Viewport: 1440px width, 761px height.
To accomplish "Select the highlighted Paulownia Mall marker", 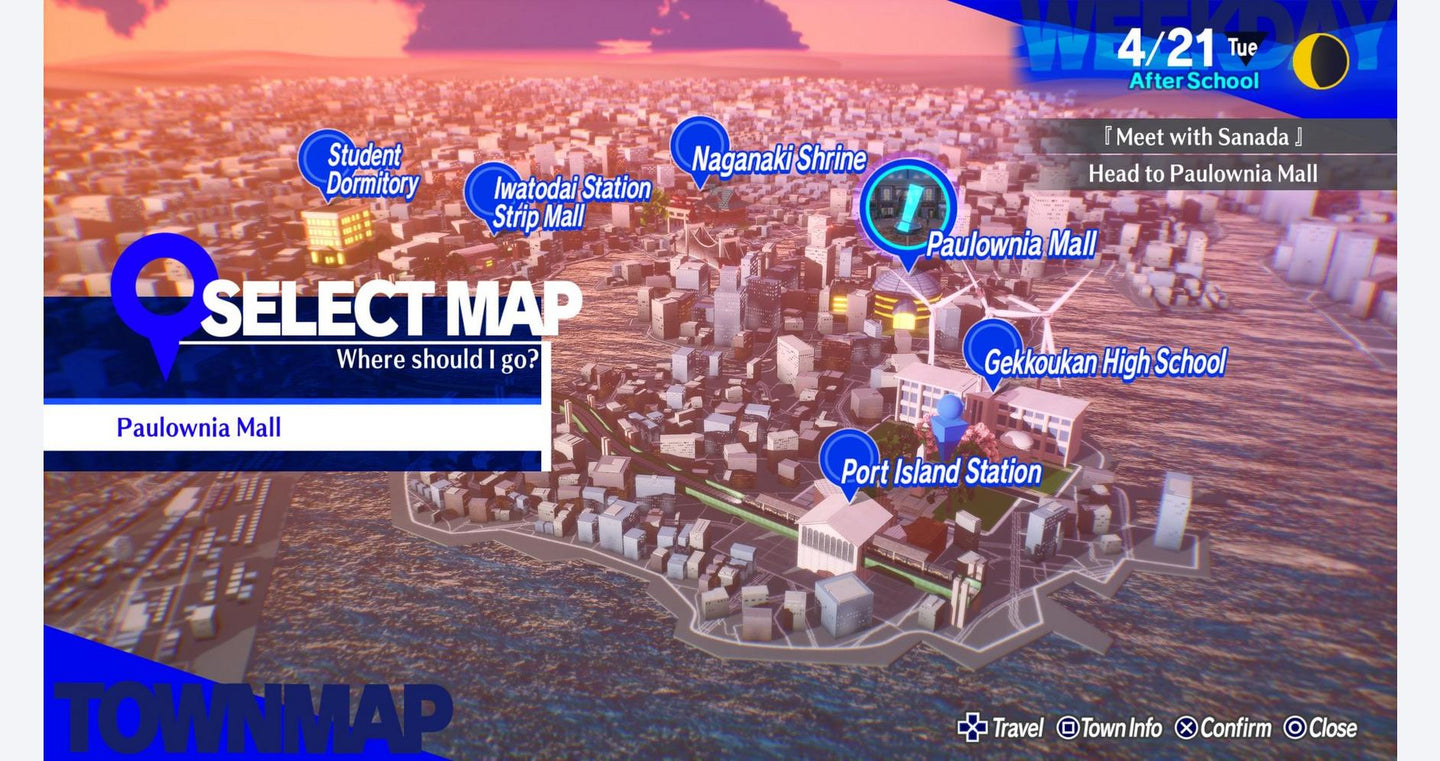I will 908,209.
